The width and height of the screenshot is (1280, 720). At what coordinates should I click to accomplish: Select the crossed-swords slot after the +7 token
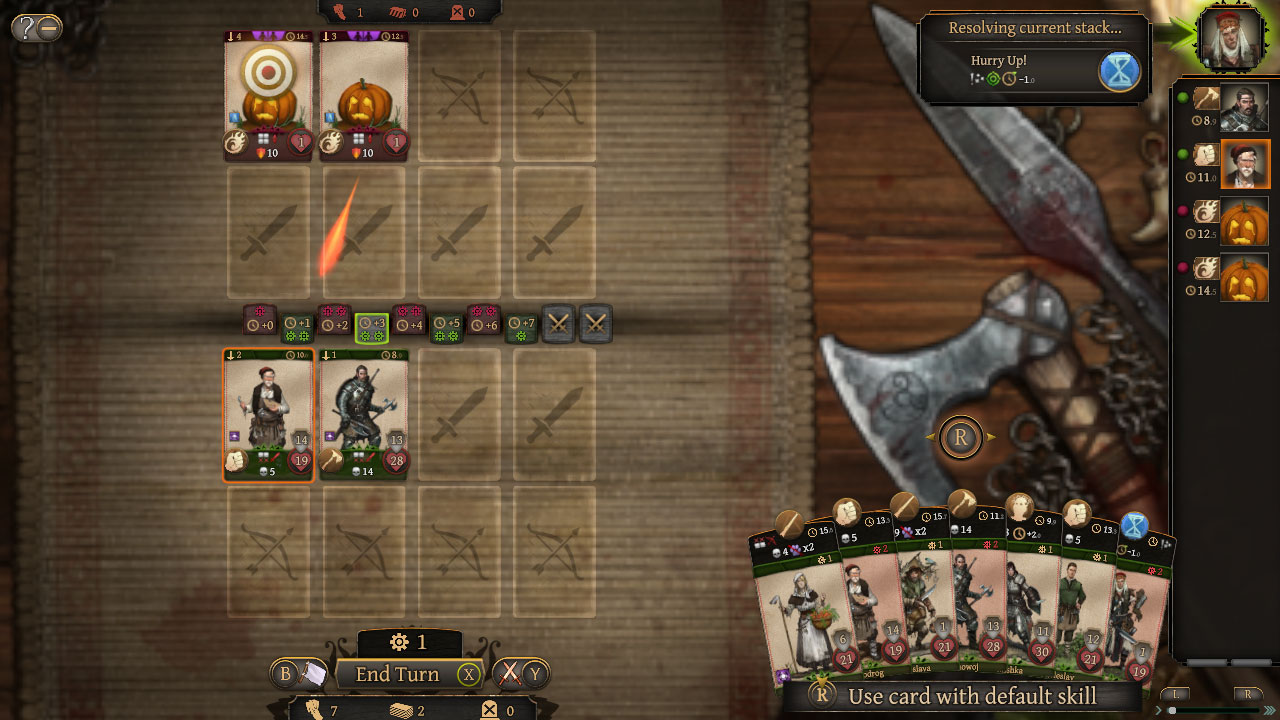coord(560,323)
